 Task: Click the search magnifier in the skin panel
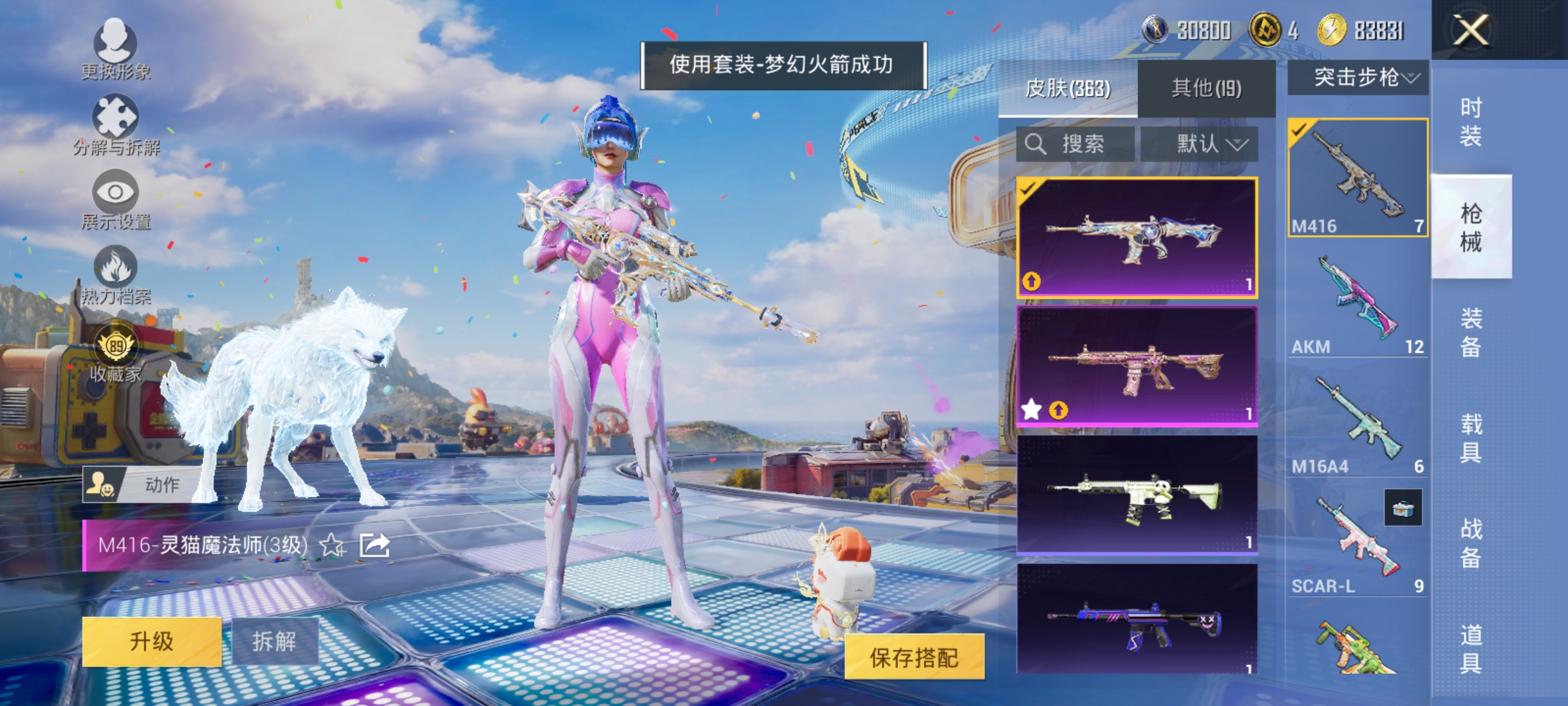1036,144
